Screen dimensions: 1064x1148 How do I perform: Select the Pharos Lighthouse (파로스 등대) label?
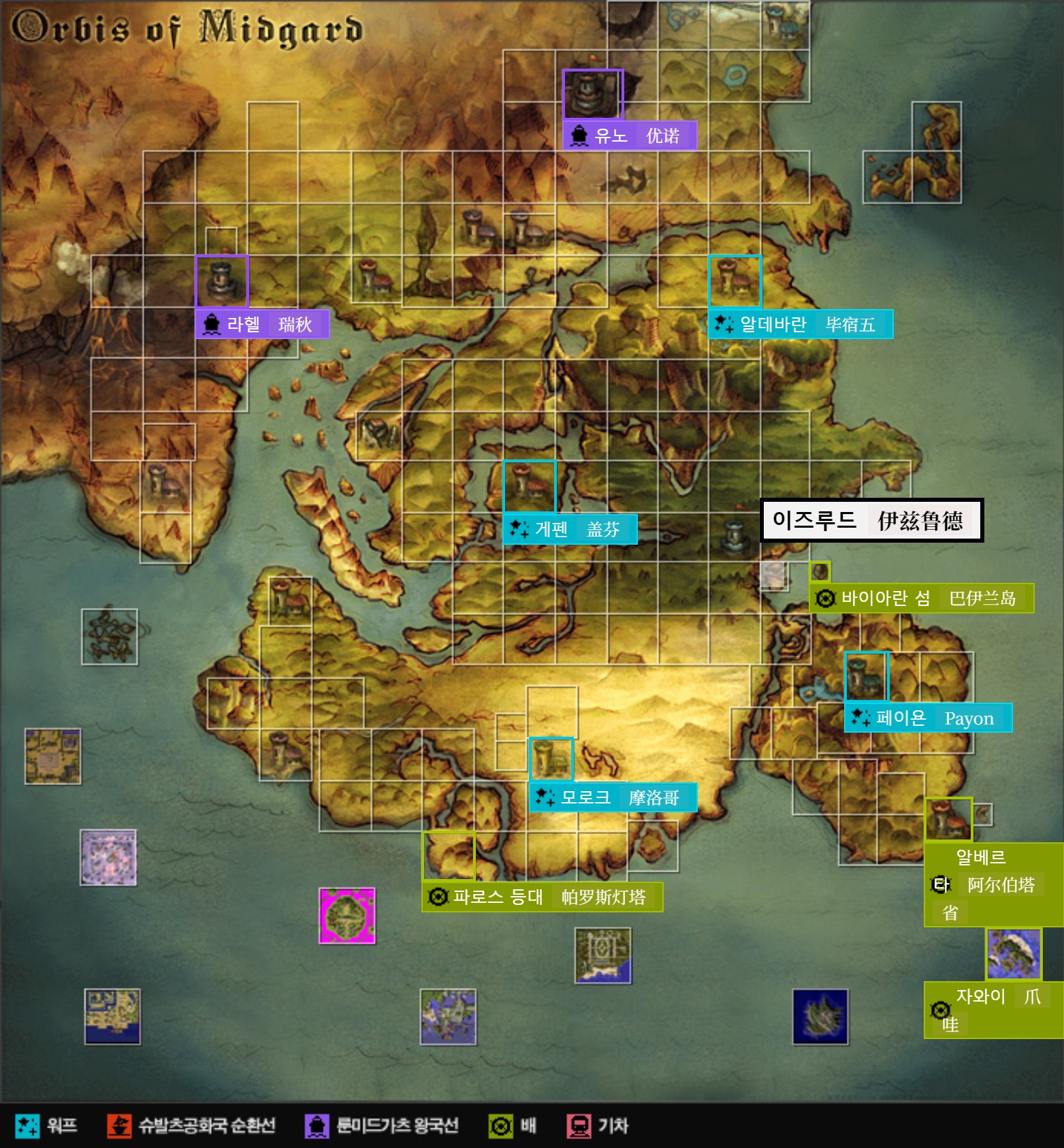[542, 897]
